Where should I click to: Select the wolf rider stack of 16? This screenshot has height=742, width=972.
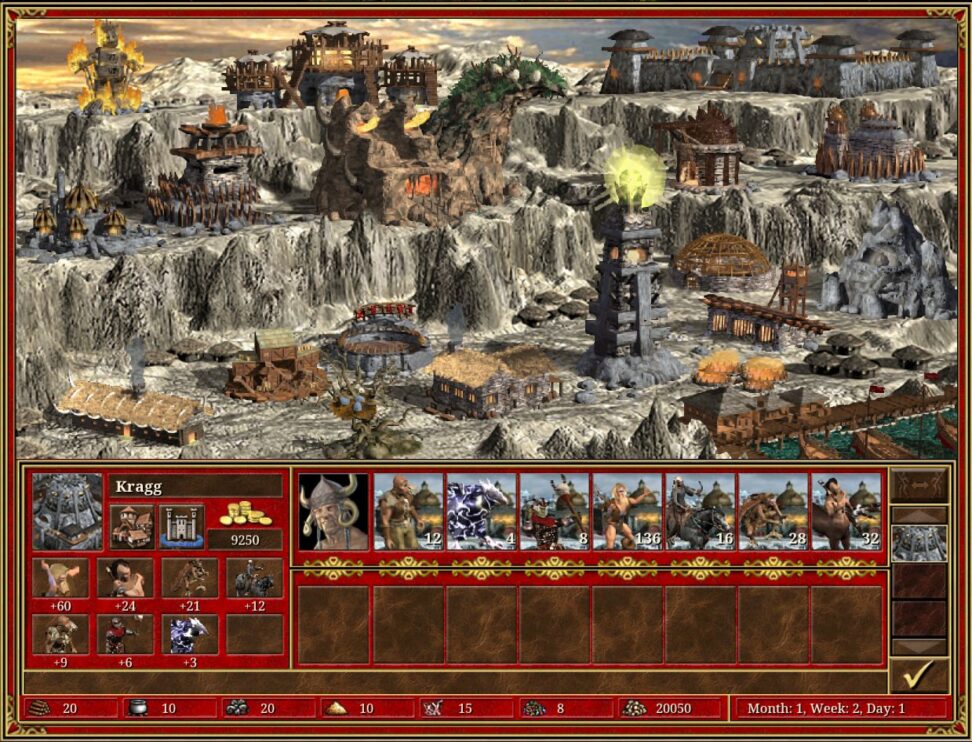pyautogui.click(x=700, y=511)
